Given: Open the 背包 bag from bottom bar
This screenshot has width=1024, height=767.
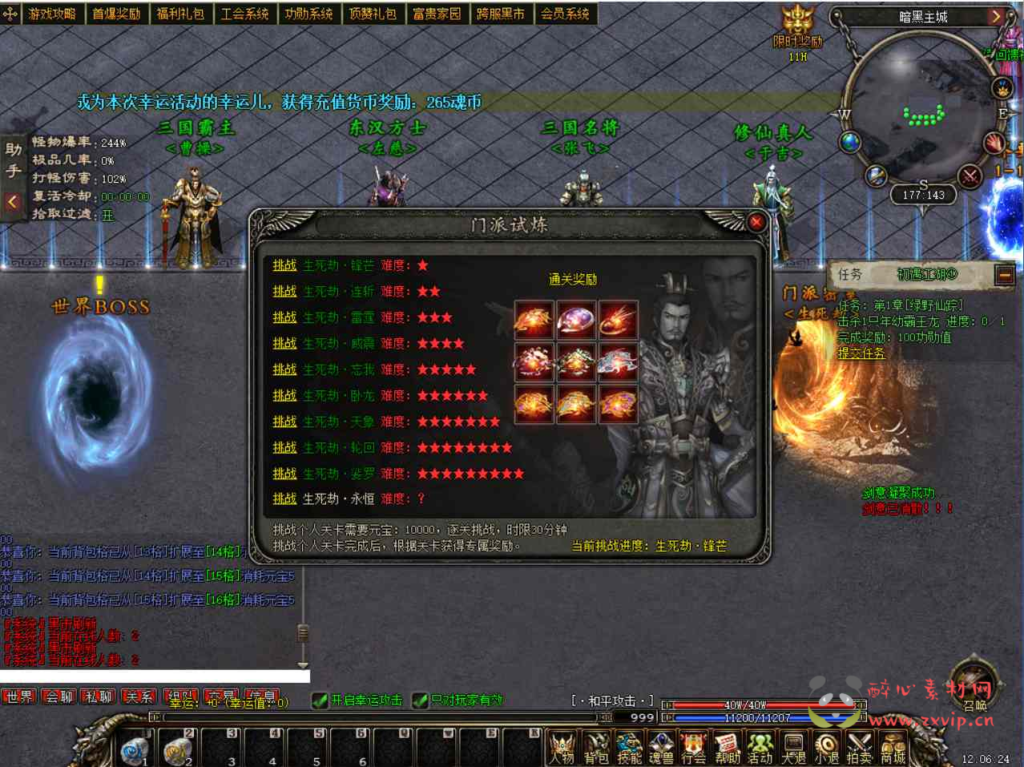Looking at the screenshot, I should pyautogui.click(x=597, y=746).
